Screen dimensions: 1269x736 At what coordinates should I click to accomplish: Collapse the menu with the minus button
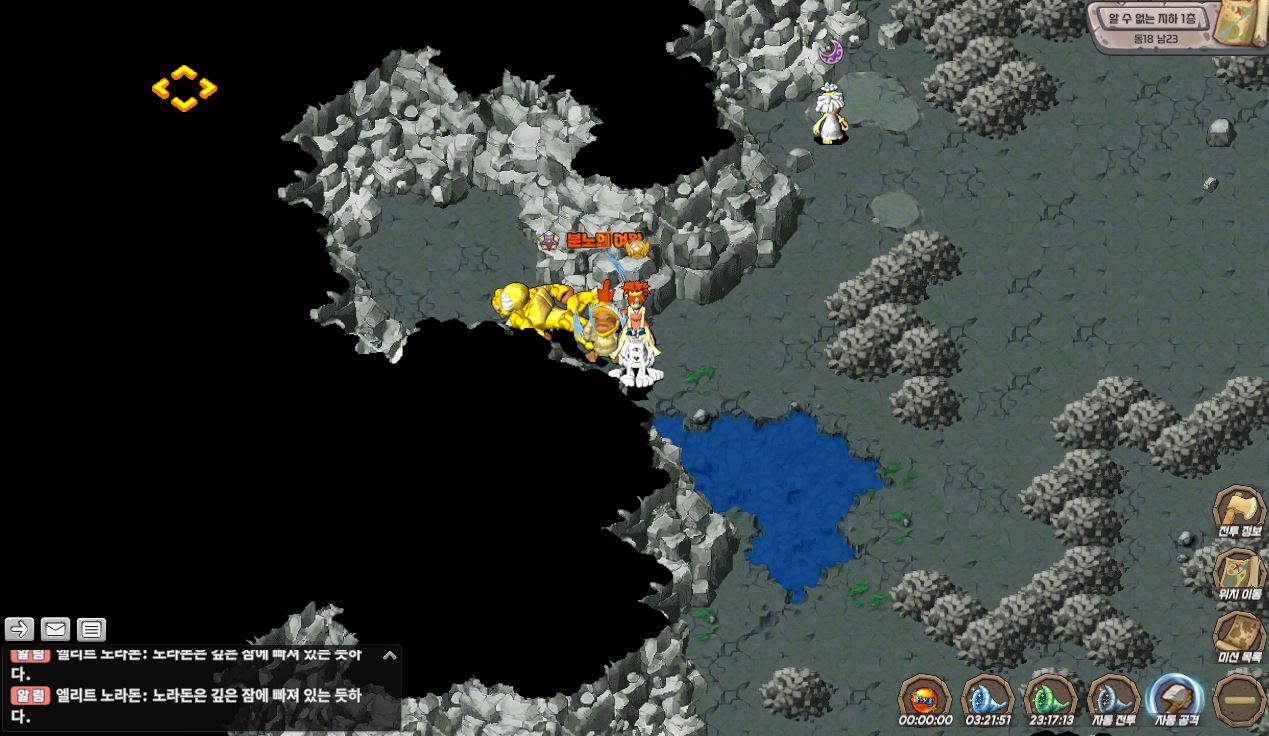(x=1239, y=698)
